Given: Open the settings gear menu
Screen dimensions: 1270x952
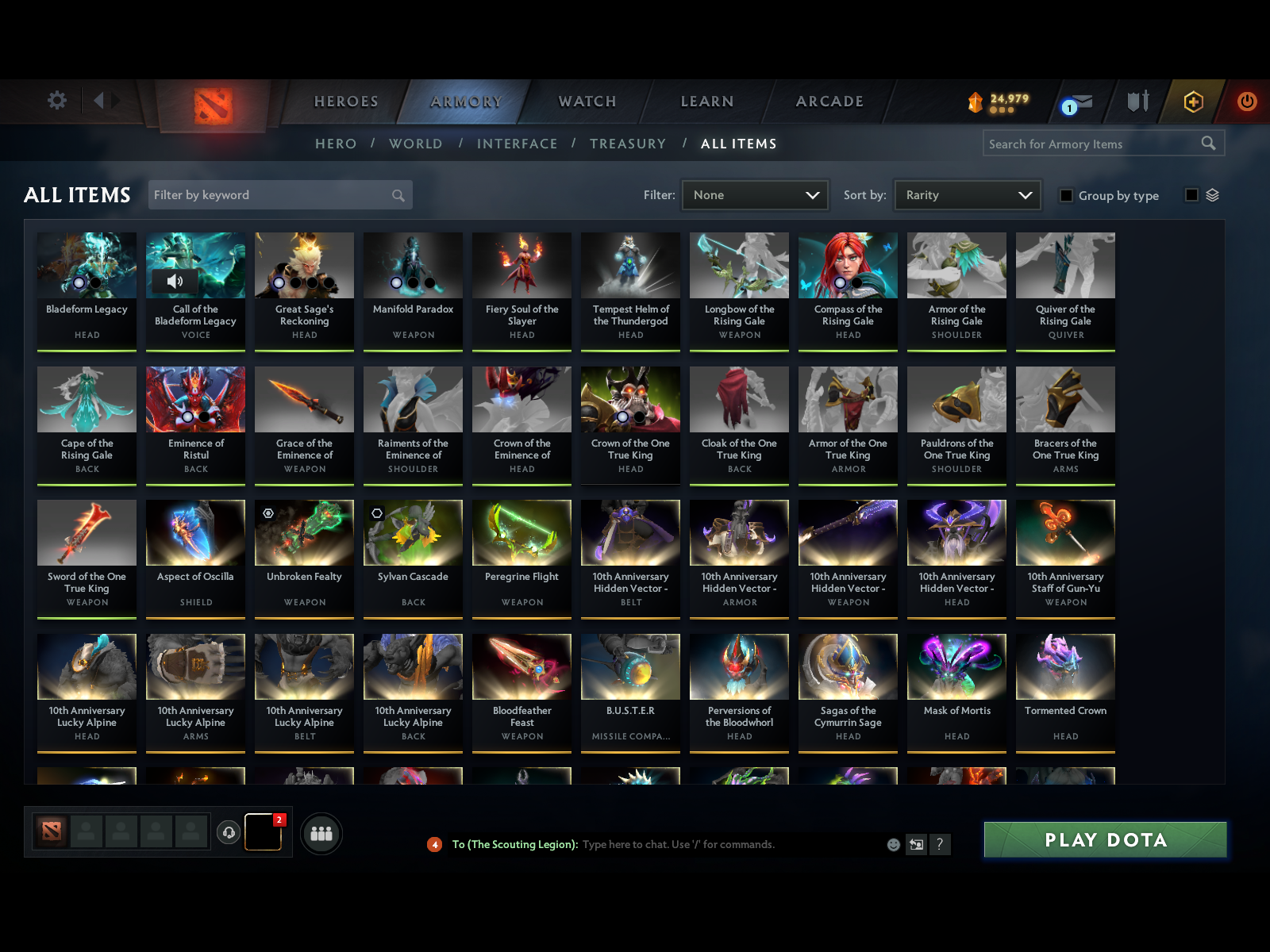Looking at the screenshot, I should point(56,102).
